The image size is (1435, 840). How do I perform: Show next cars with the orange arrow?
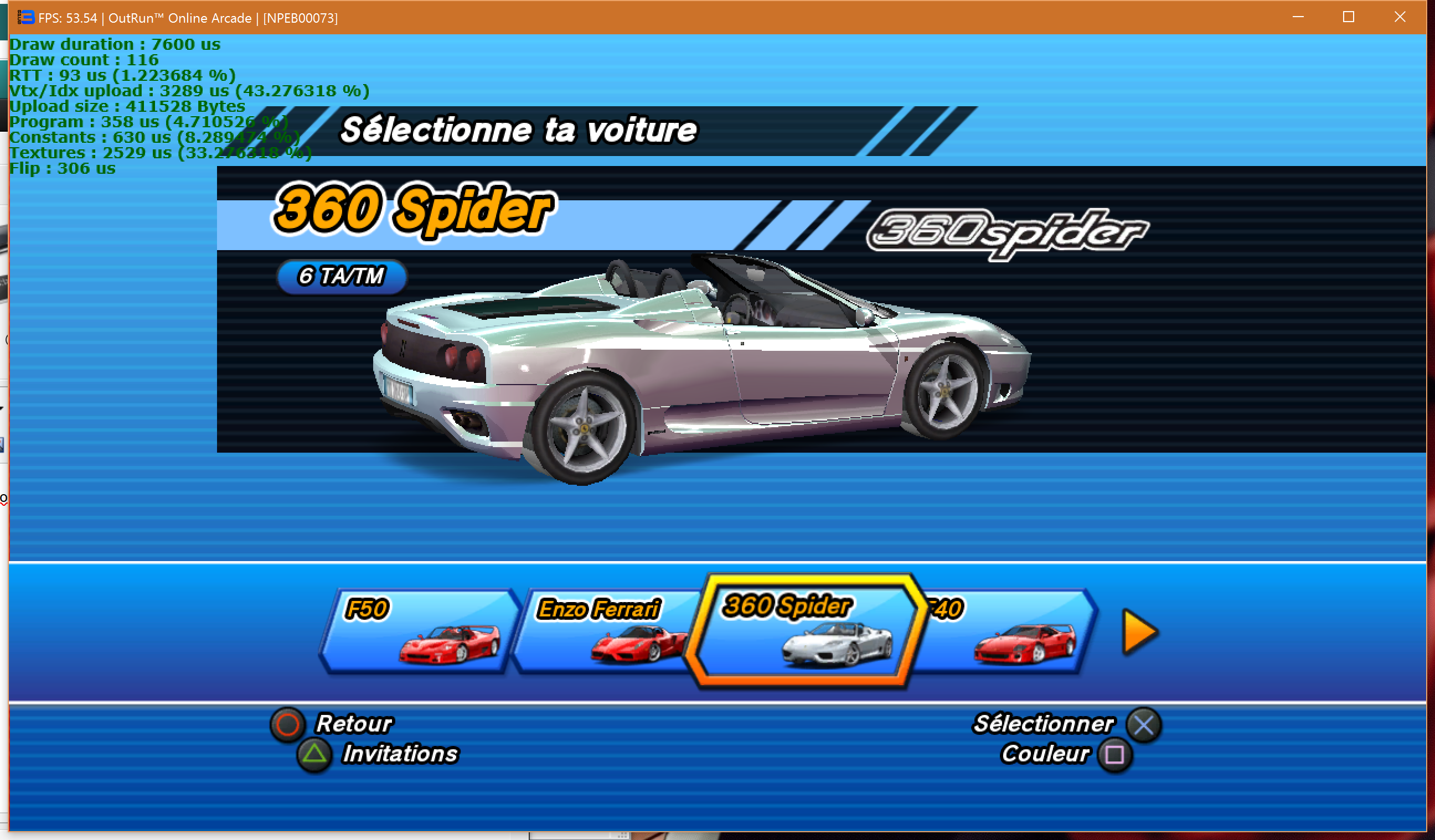pyautogui.click(x=1139, y=632)
